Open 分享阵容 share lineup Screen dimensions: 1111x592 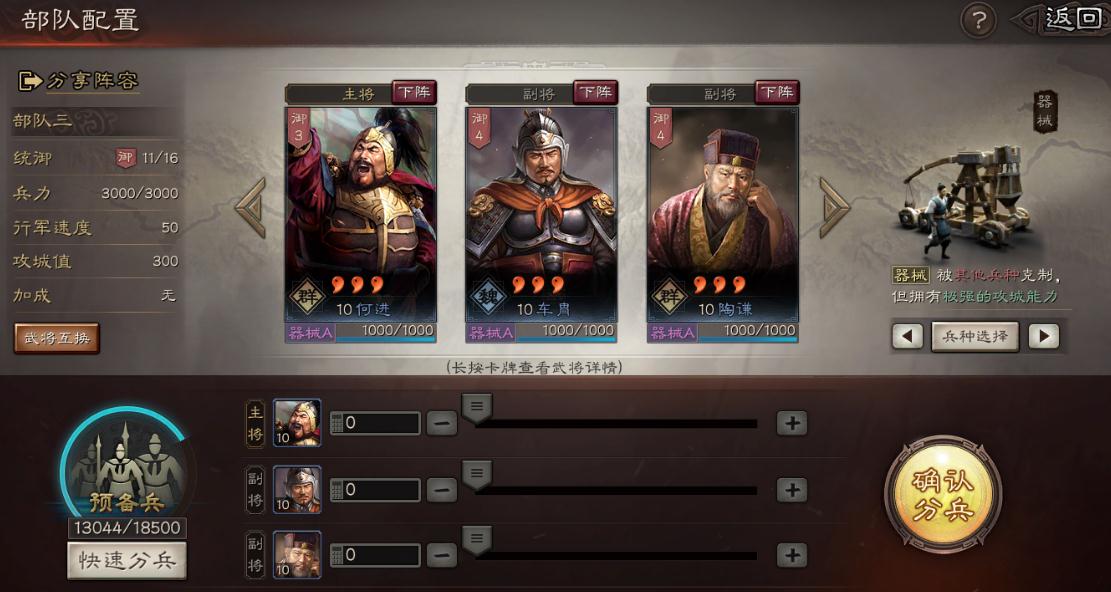(79, 81)
